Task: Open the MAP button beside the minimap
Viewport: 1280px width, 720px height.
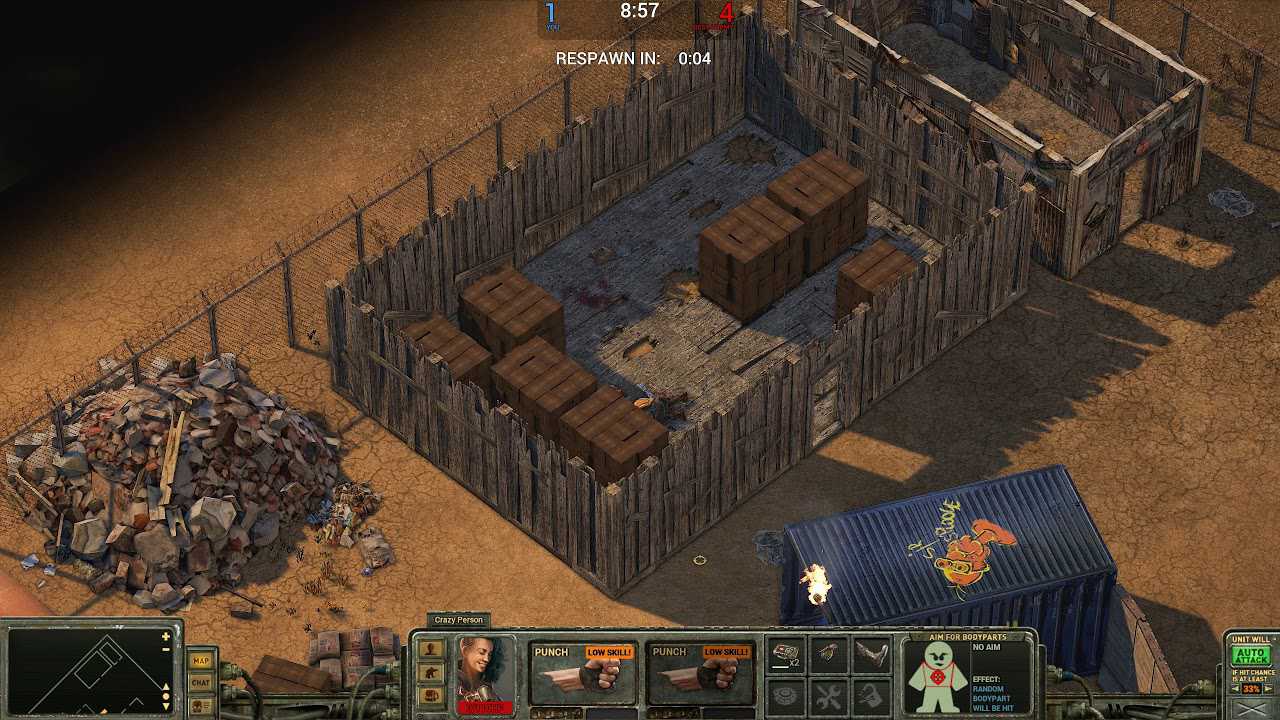Action: tap(201, 660)
